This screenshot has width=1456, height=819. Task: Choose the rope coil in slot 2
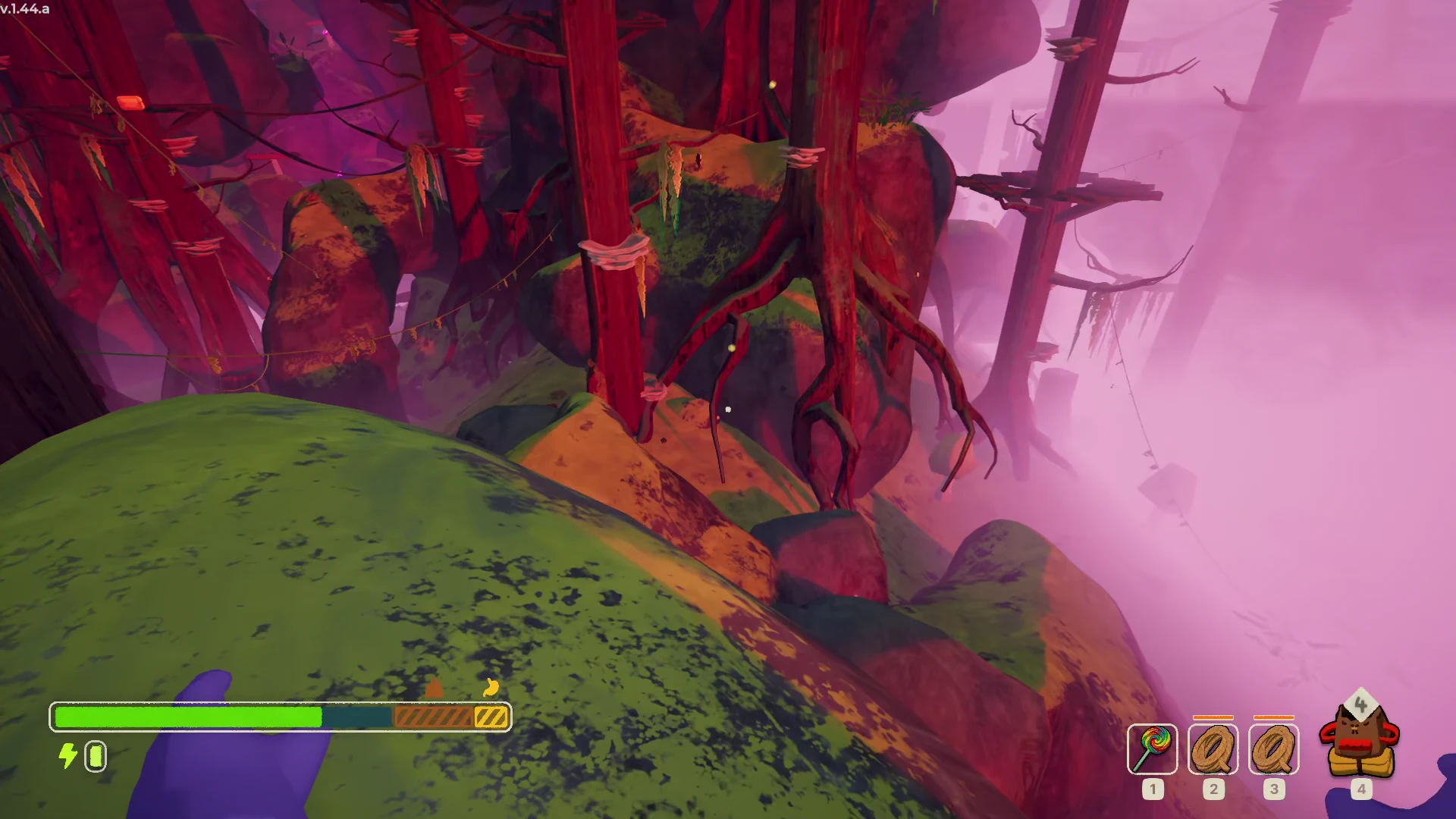(x=1213, y=749)
